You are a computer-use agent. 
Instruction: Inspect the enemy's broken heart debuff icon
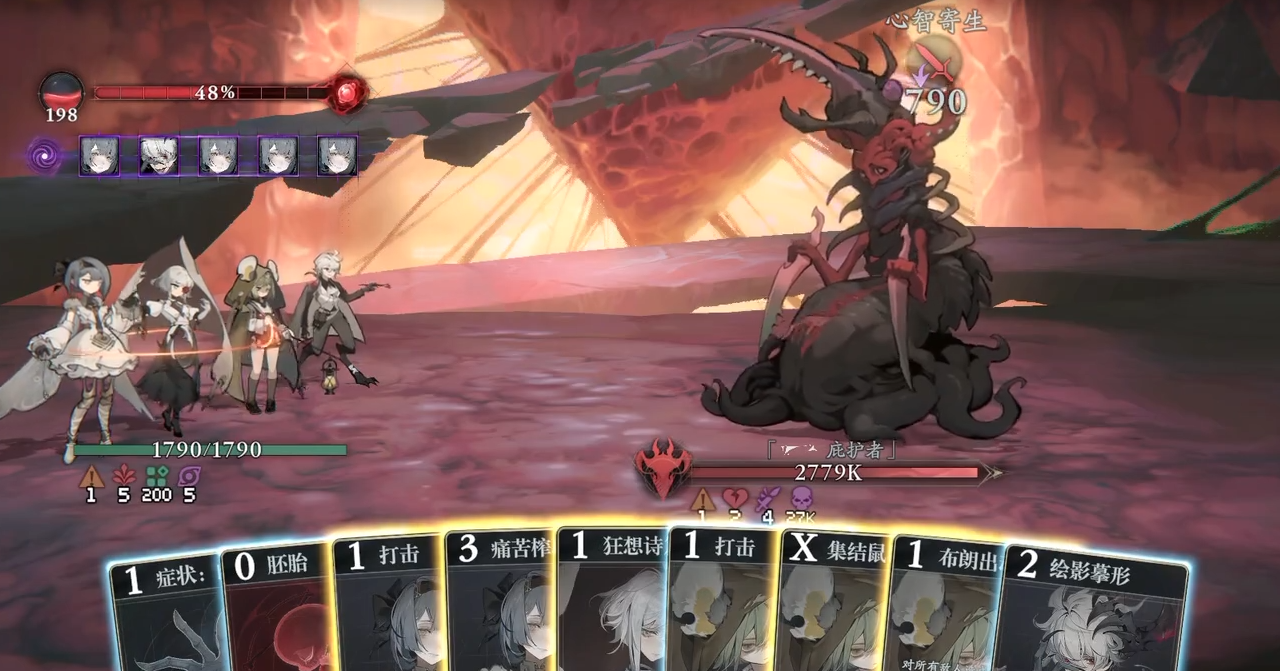click(735, 498)
